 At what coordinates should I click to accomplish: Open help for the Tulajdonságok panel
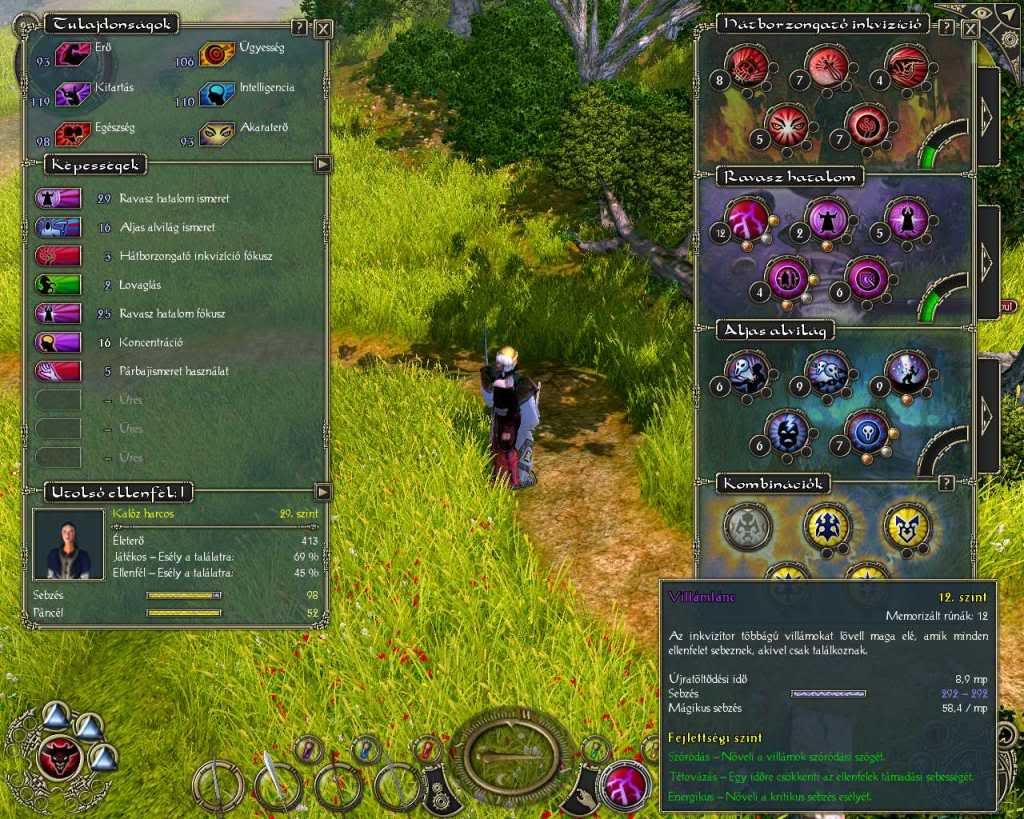click(x=300, y=28)
